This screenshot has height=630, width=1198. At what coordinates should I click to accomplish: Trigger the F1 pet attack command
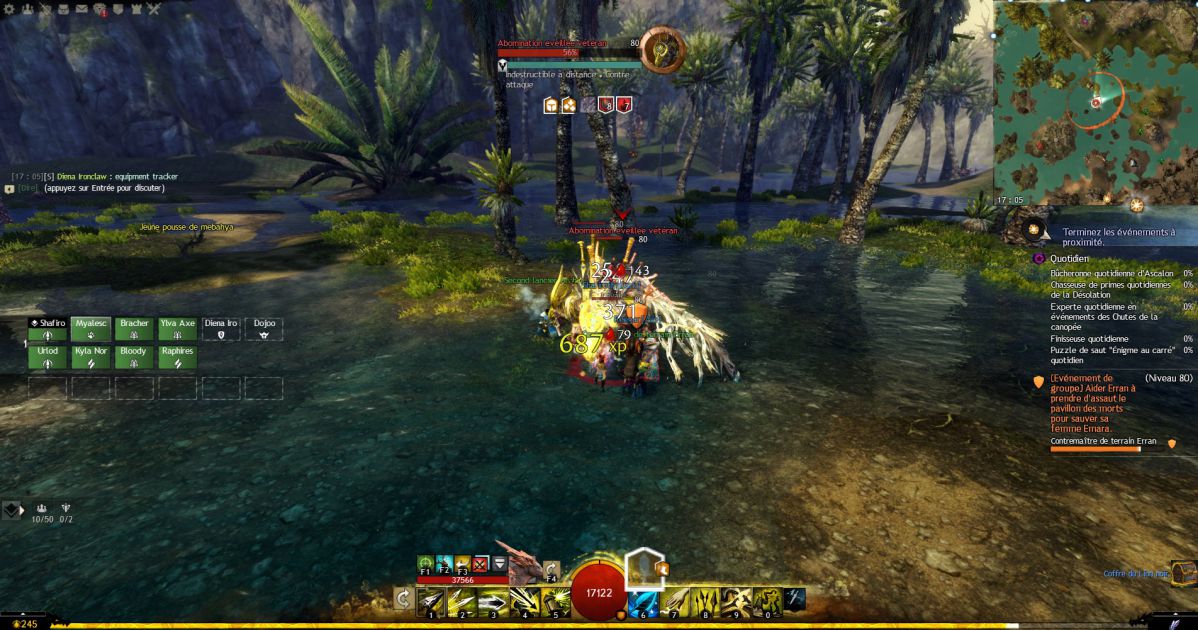pyautogui.click(x=426, y=564)
